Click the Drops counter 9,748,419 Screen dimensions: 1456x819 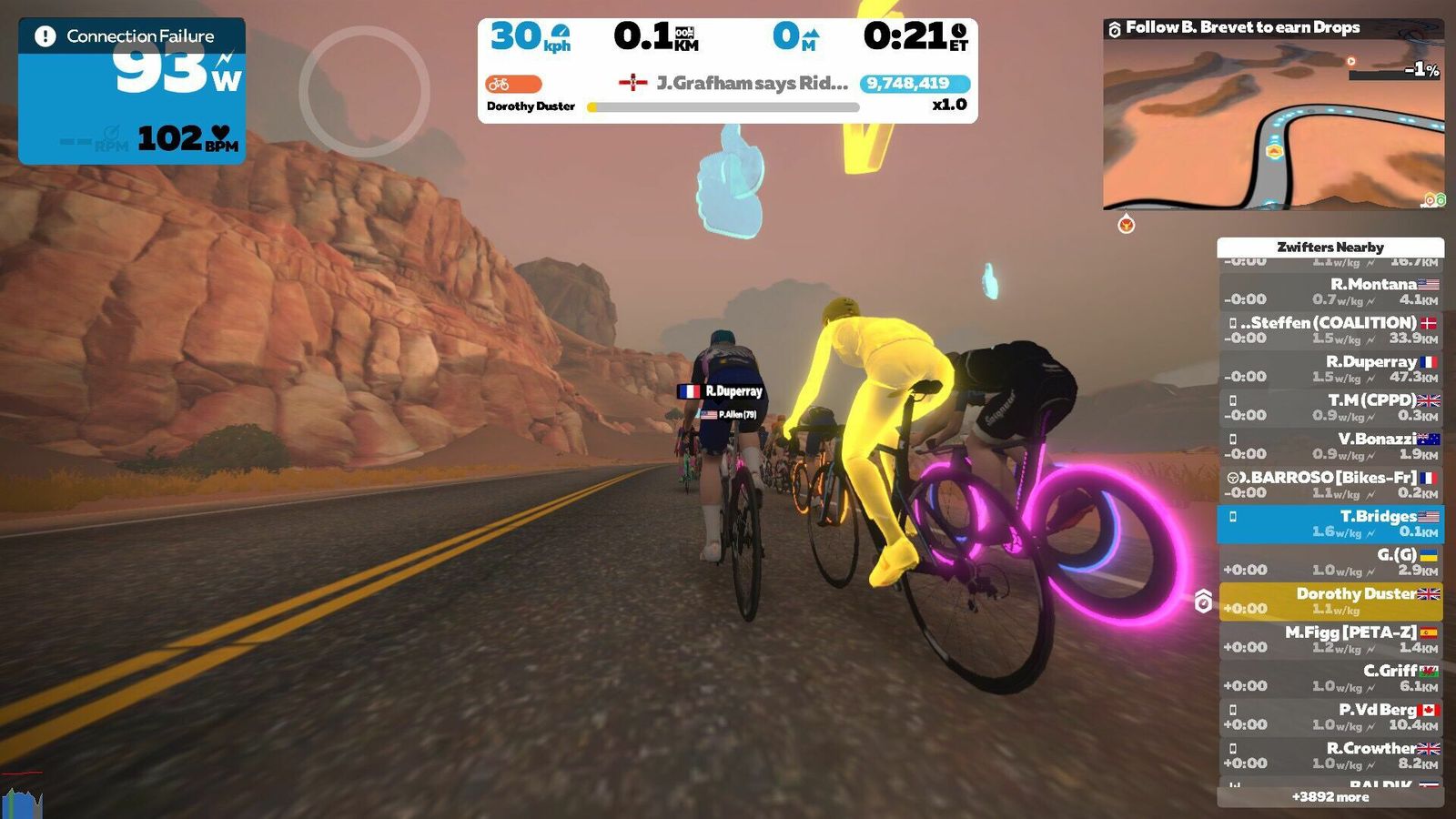click(x=914, y=84)
